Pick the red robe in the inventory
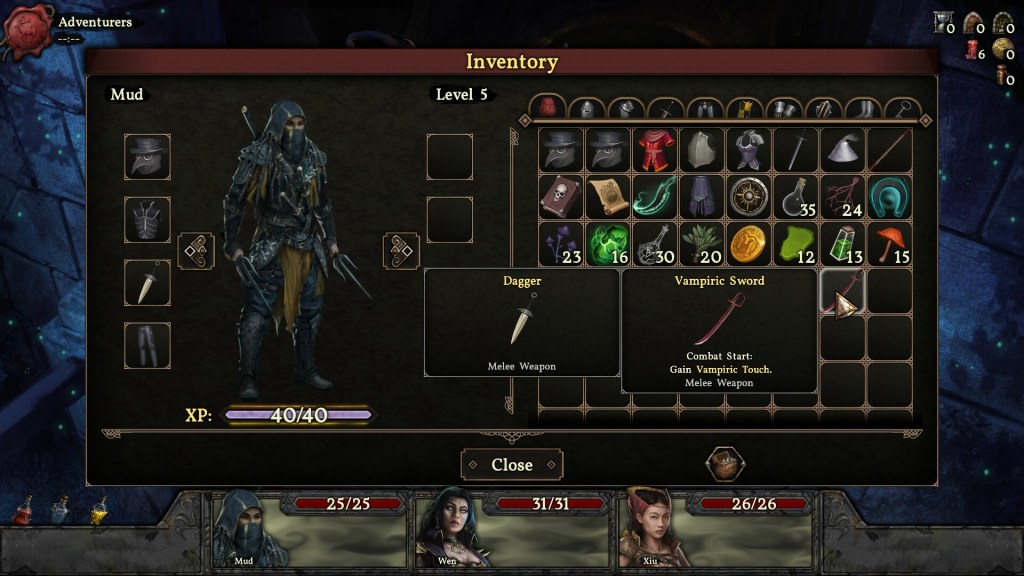Screen dimensions: 1024x576 (654, 150)
